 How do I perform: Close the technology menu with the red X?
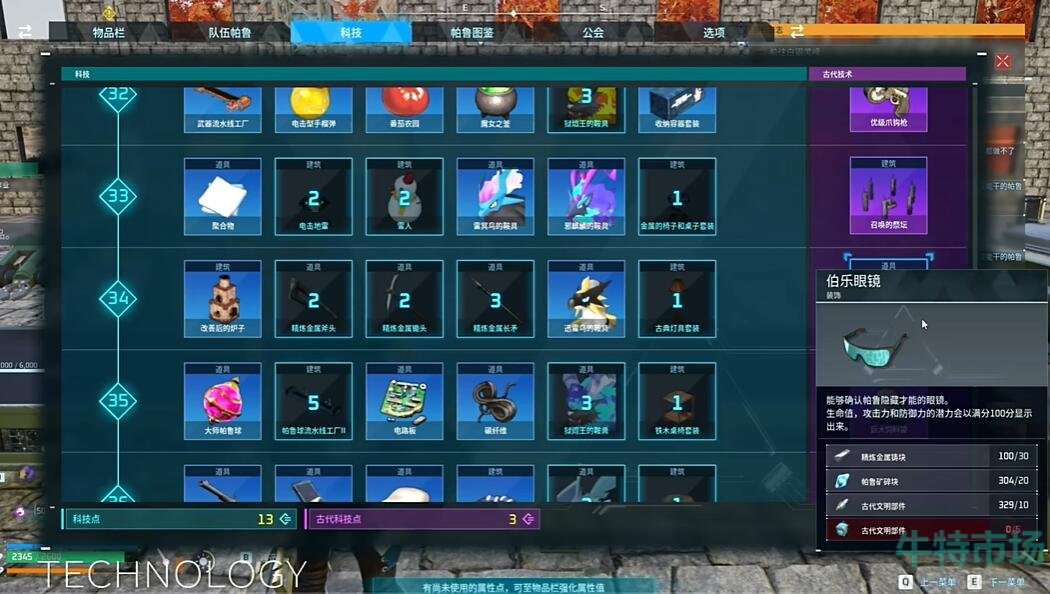1003,62
